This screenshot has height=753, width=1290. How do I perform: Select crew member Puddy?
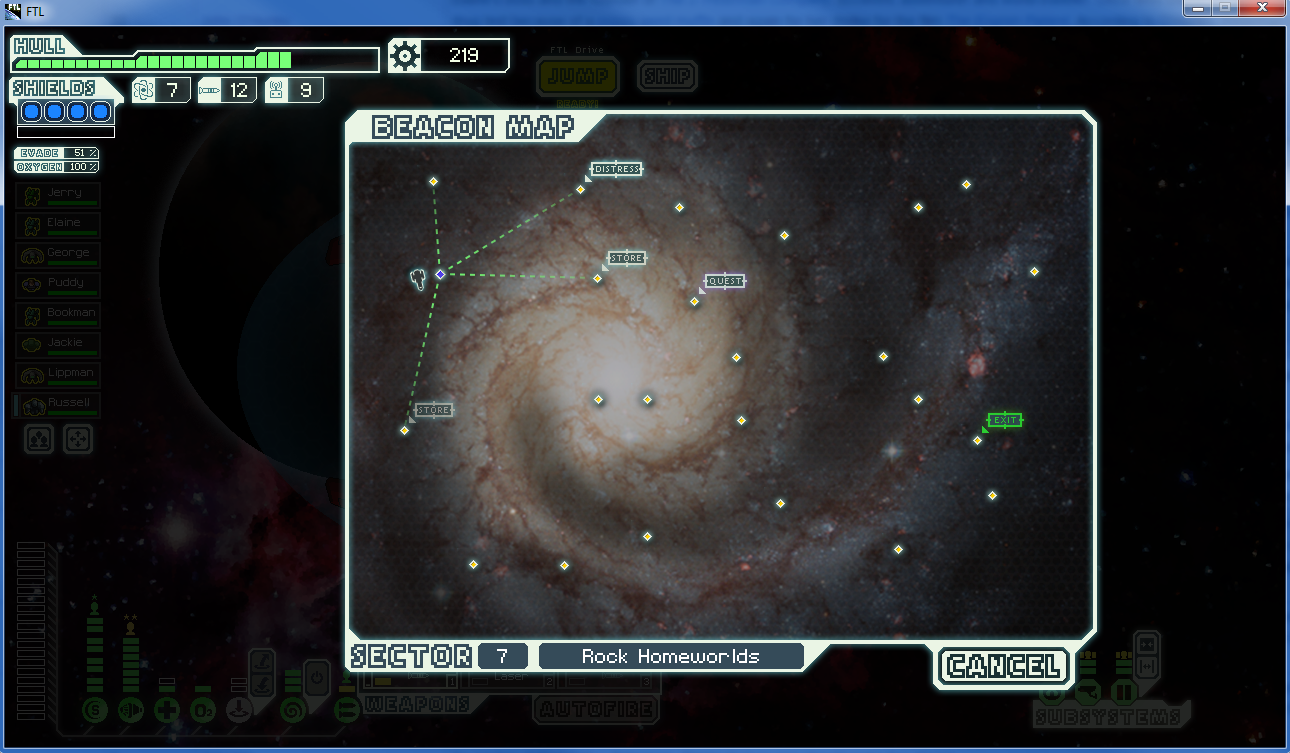pos(59,285)
